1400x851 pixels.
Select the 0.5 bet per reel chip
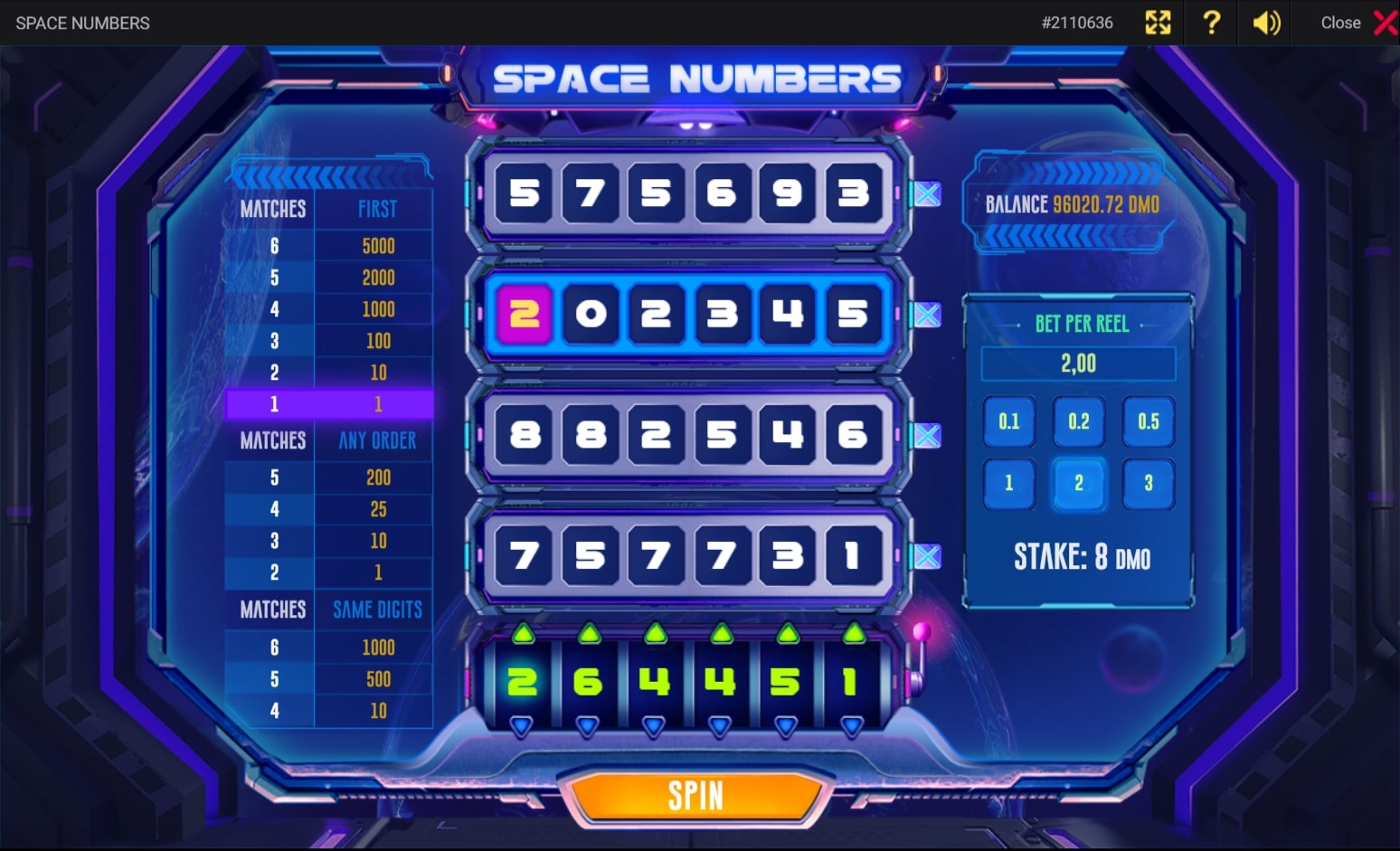(x=1149, y=422)
